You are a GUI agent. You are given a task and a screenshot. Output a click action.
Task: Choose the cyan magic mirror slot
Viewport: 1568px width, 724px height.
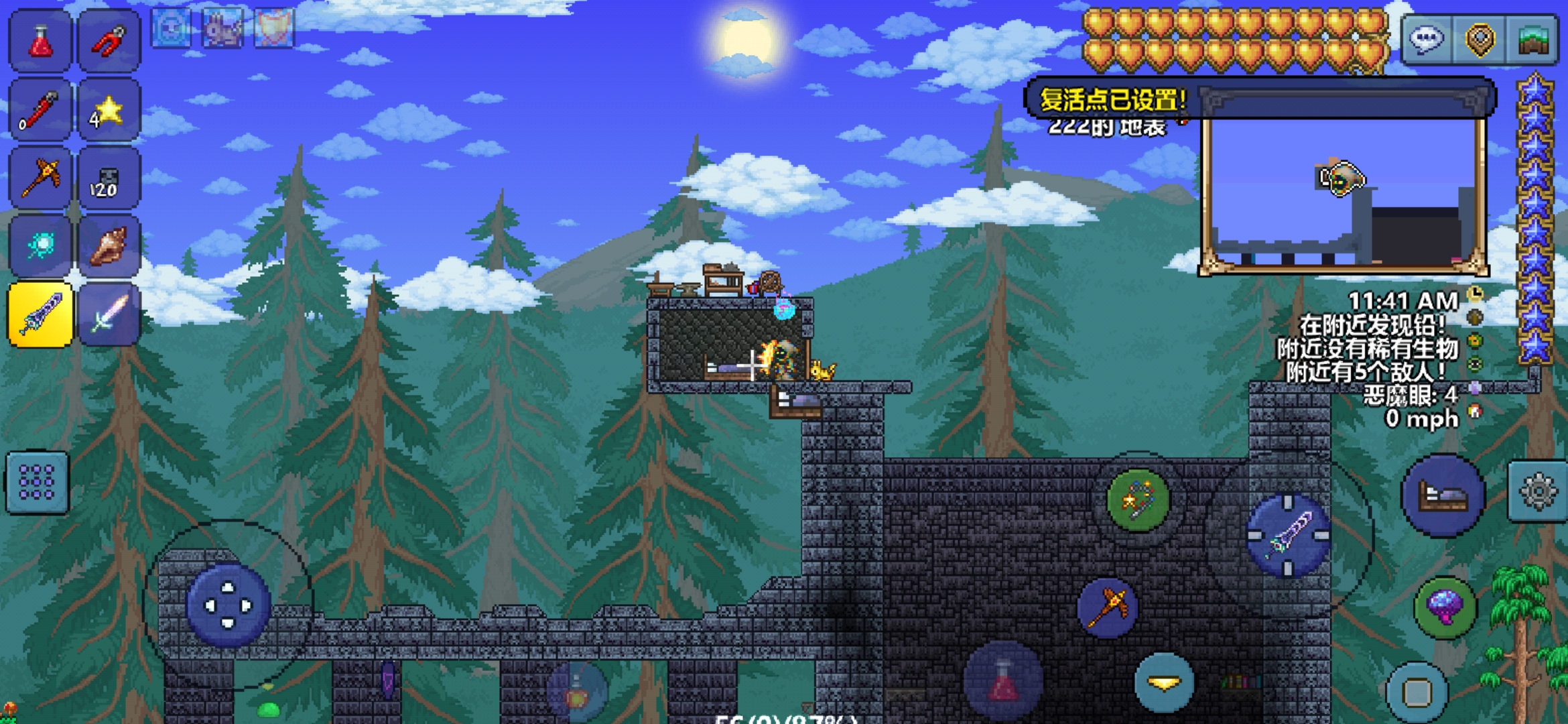pos(40,246)
